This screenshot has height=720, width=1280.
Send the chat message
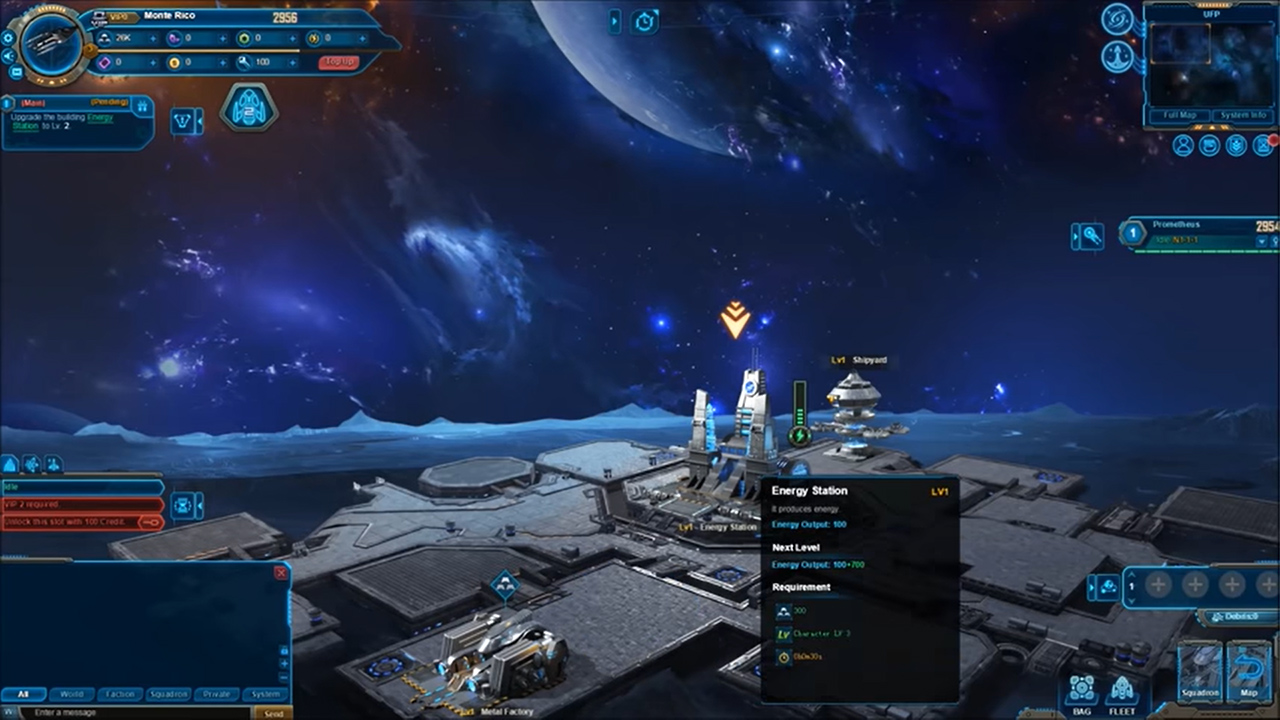pos(272,713)
